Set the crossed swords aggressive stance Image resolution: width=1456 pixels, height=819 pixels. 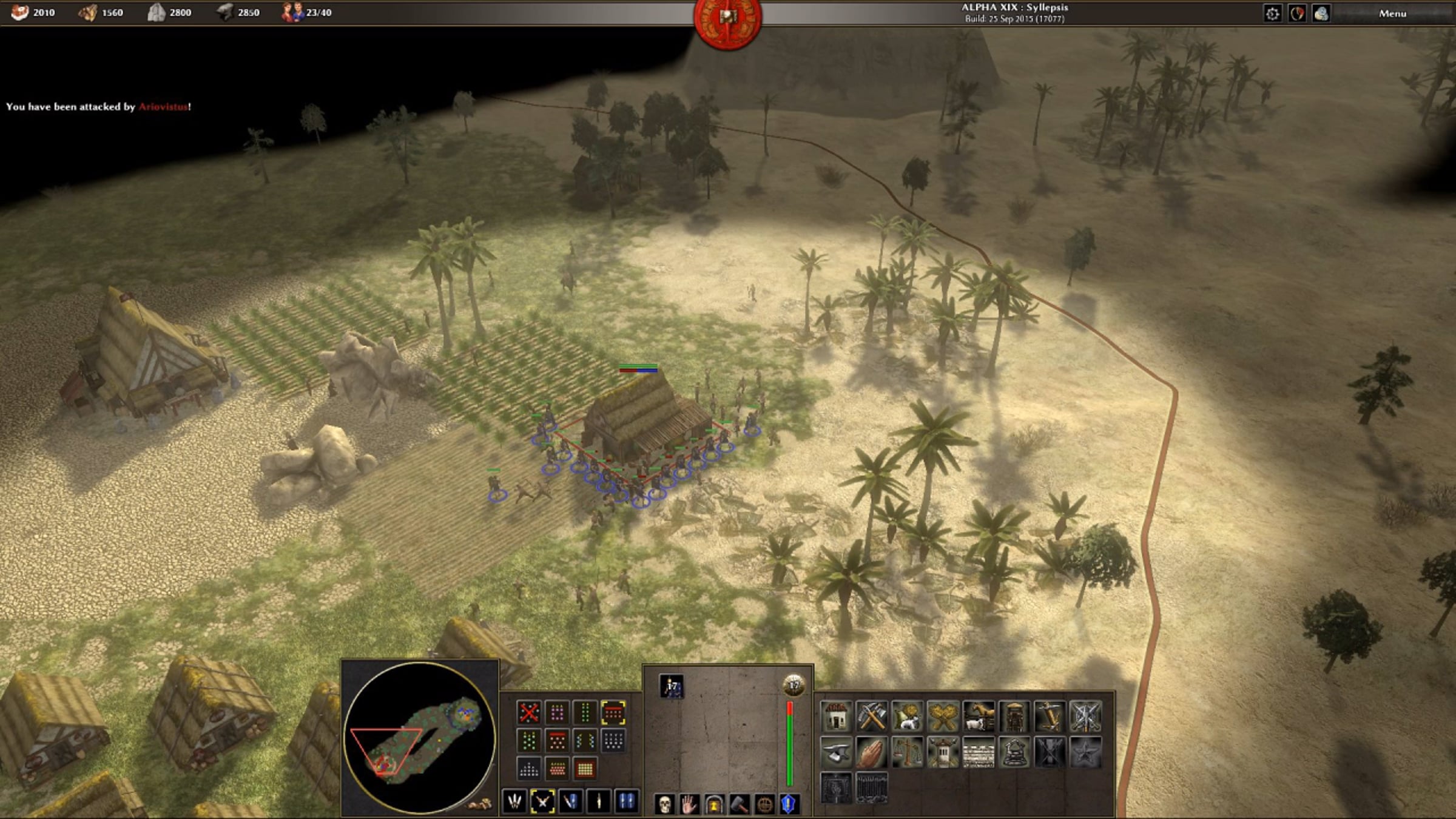[x=542, y=801]
